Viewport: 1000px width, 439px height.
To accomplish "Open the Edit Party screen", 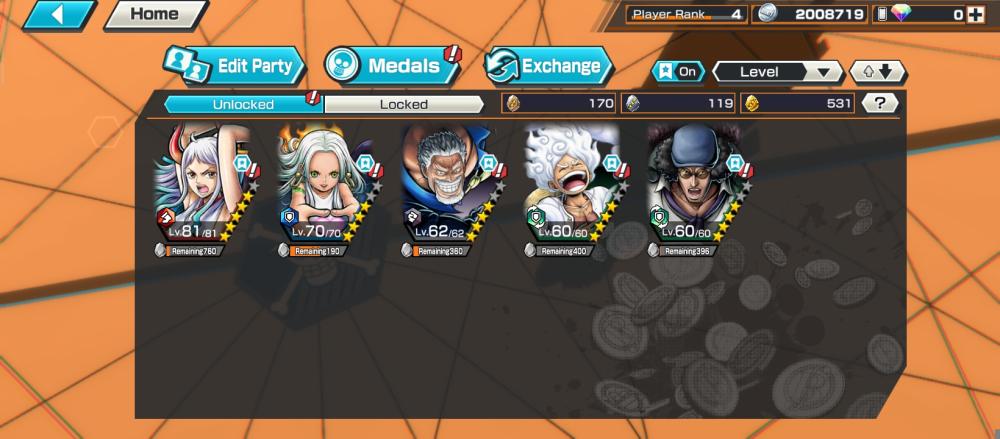I will [235, 67].
